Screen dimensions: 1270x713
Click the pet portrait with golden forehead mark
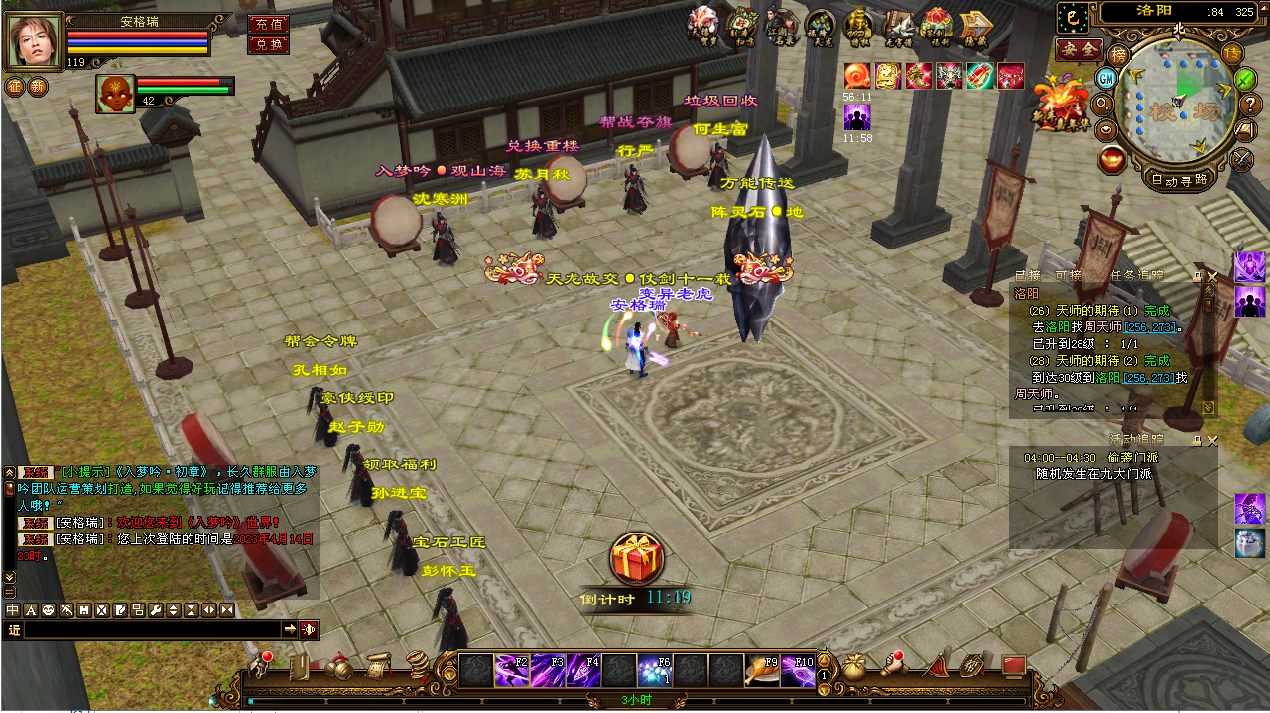pyautogui.click(x=115, y=93)
